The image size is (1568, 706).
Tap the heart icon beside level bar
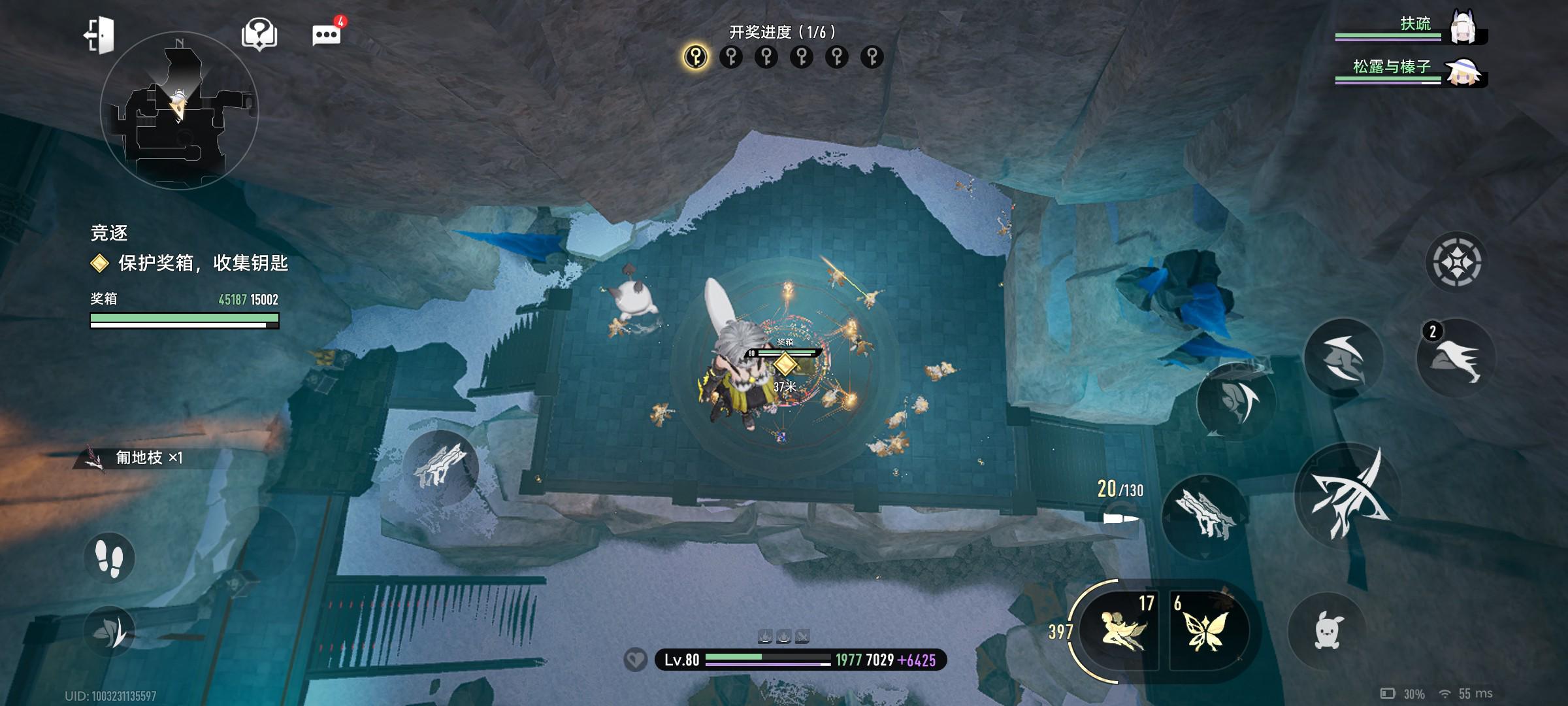[635, 660]
